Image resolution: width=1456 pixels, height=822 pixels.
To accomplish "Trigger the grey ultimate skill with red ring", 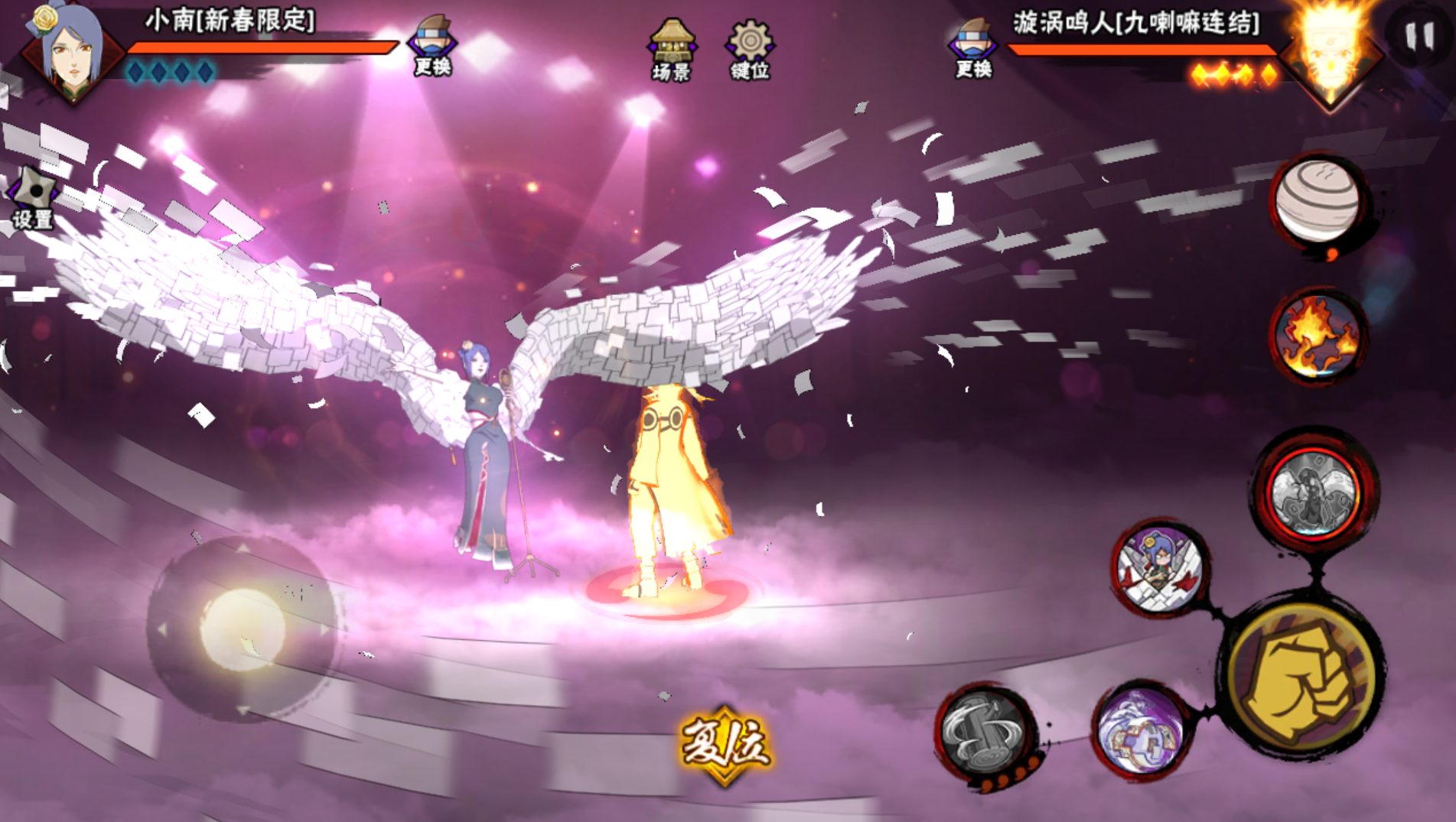I will [1313, 491].
